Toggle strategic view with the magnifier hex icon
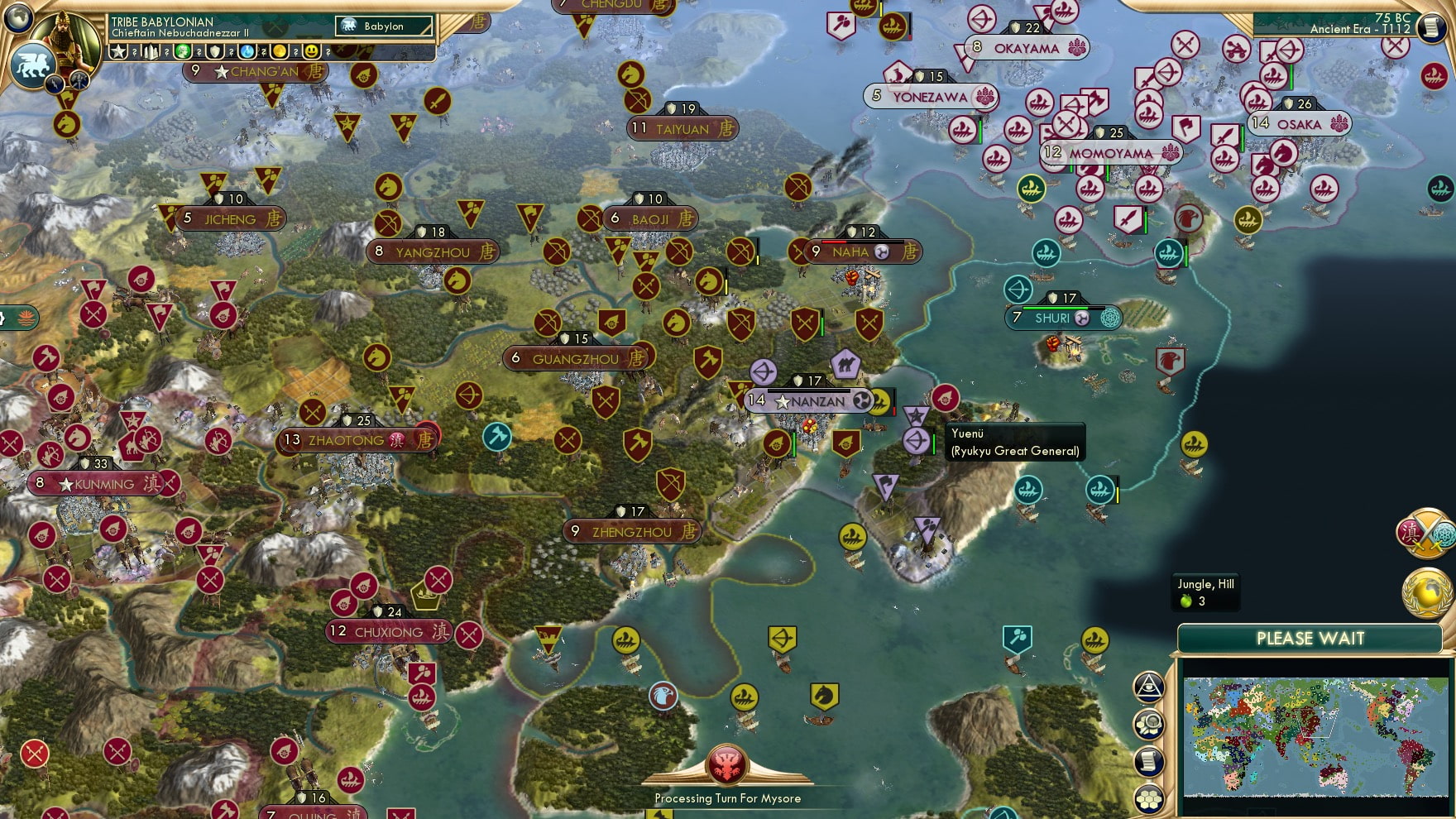This screenshot has height=819, width=1456. pyautogui.click(x=1147, y=723)
